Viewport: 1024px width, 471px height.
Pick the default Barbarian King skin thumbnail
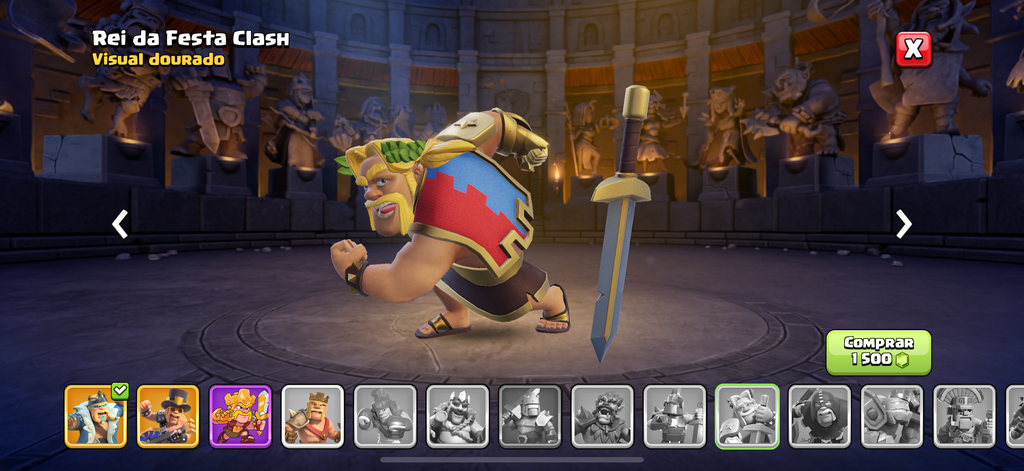click(312, 415)
